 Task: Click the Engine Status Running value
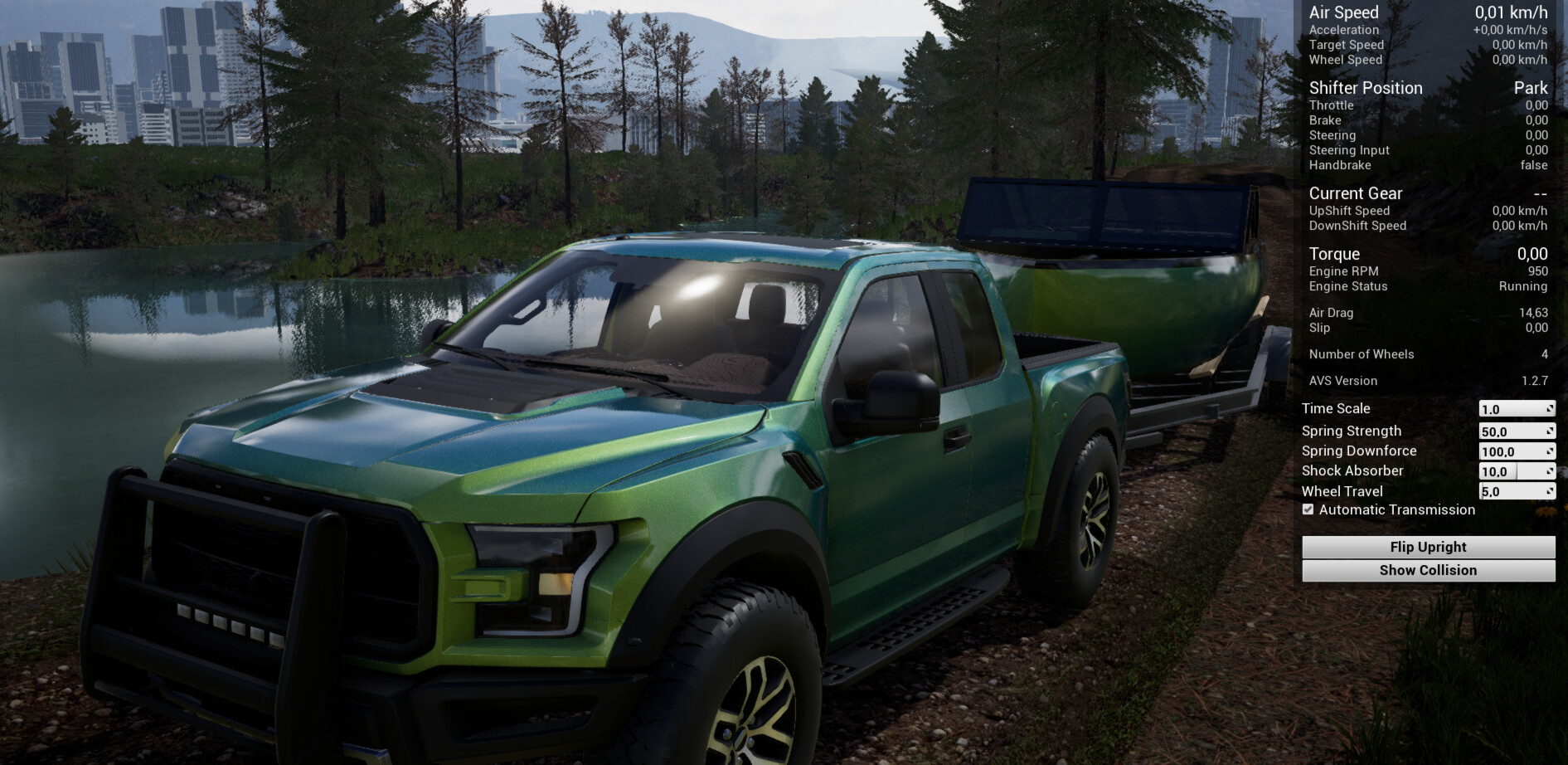[1524, 286]
